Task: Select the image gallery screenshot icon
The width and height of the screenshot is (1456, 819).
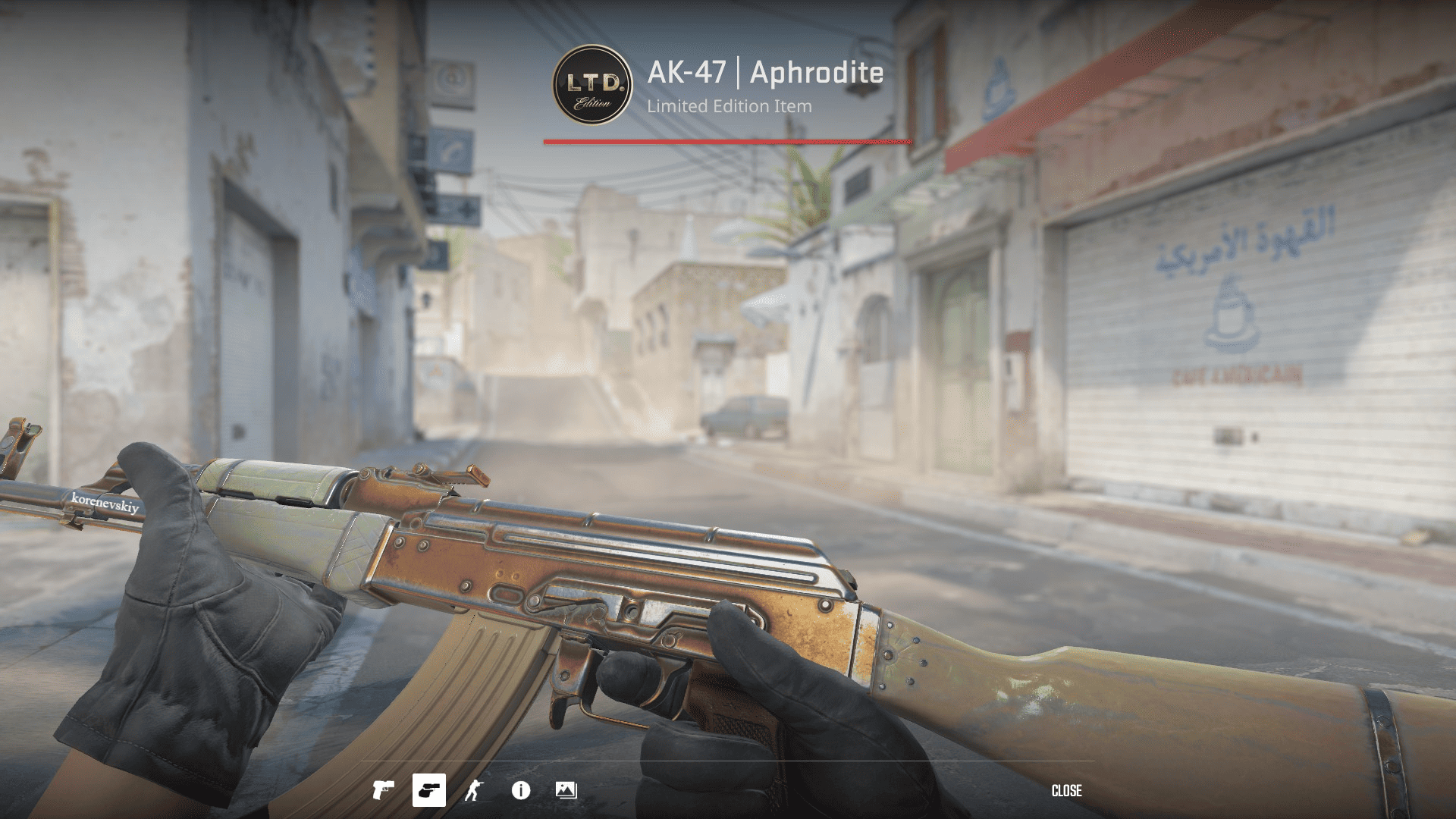Action: [567, 790]
